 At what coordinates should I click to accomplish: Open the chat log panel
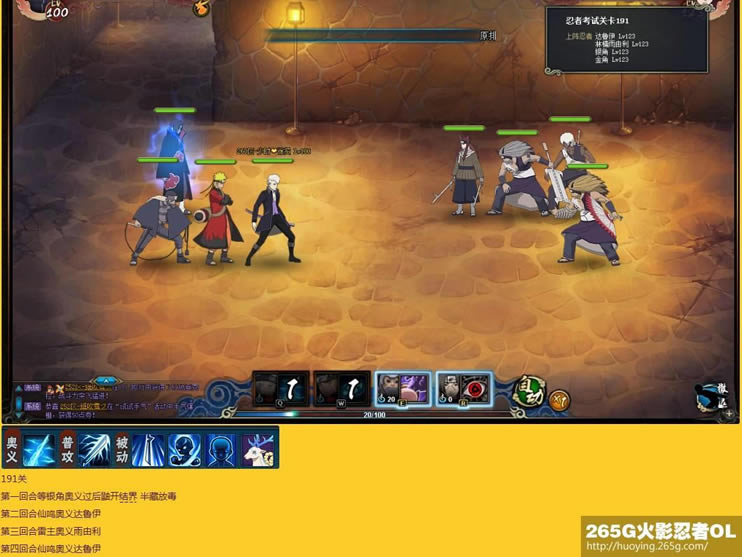[110, 400]
